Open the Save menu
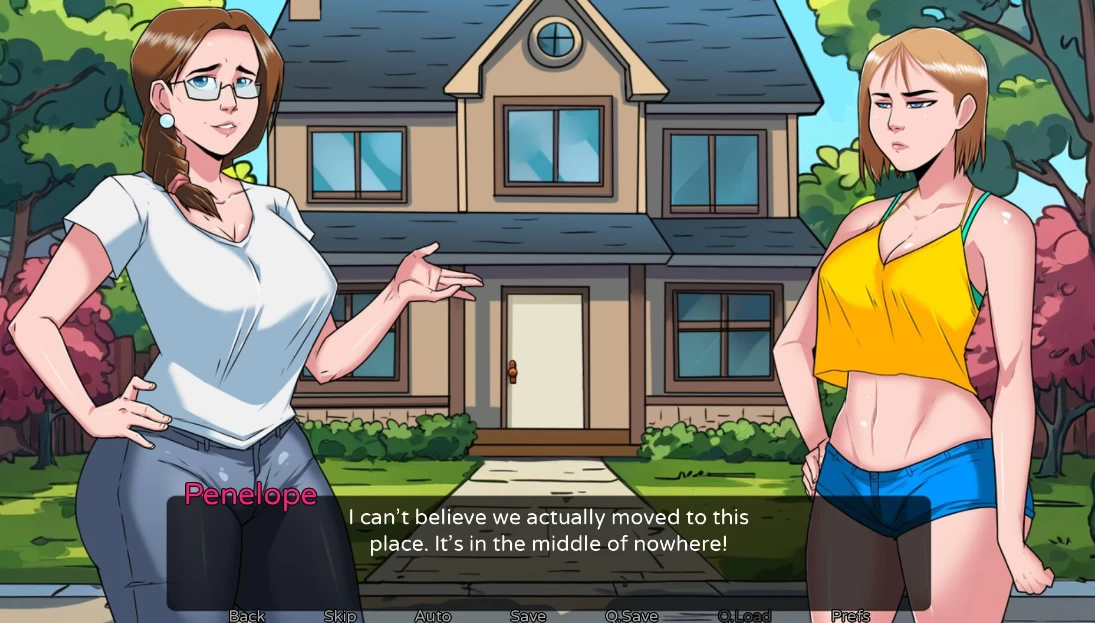Image resolution: width=1095 pixels, height=623 pixels. 528,616
